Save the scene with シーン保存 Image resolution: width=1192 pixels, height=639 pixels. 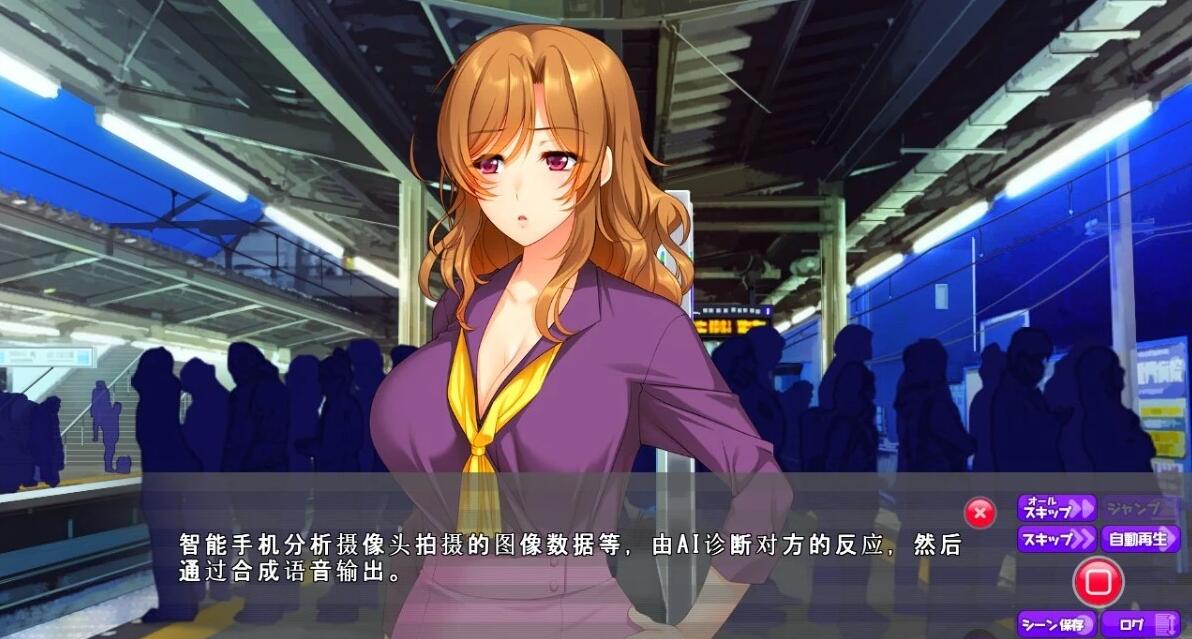[1057, 625]
